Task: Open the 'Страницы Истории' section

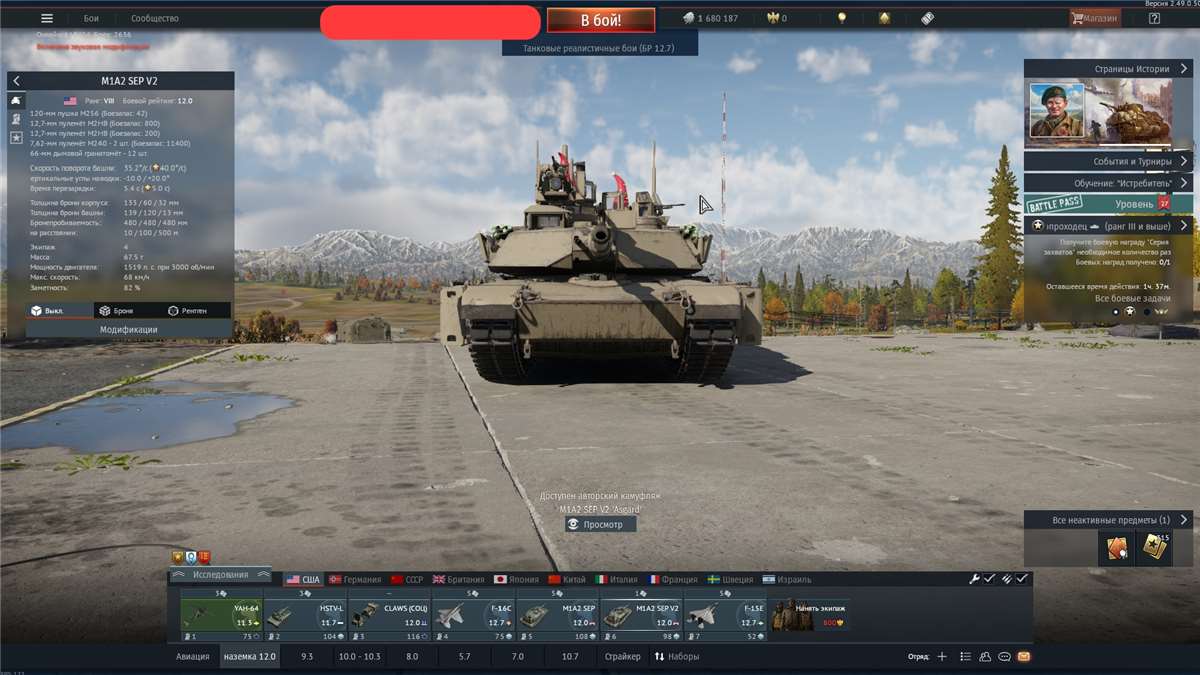Action: pyautogui.click(x=1108, y=69)
